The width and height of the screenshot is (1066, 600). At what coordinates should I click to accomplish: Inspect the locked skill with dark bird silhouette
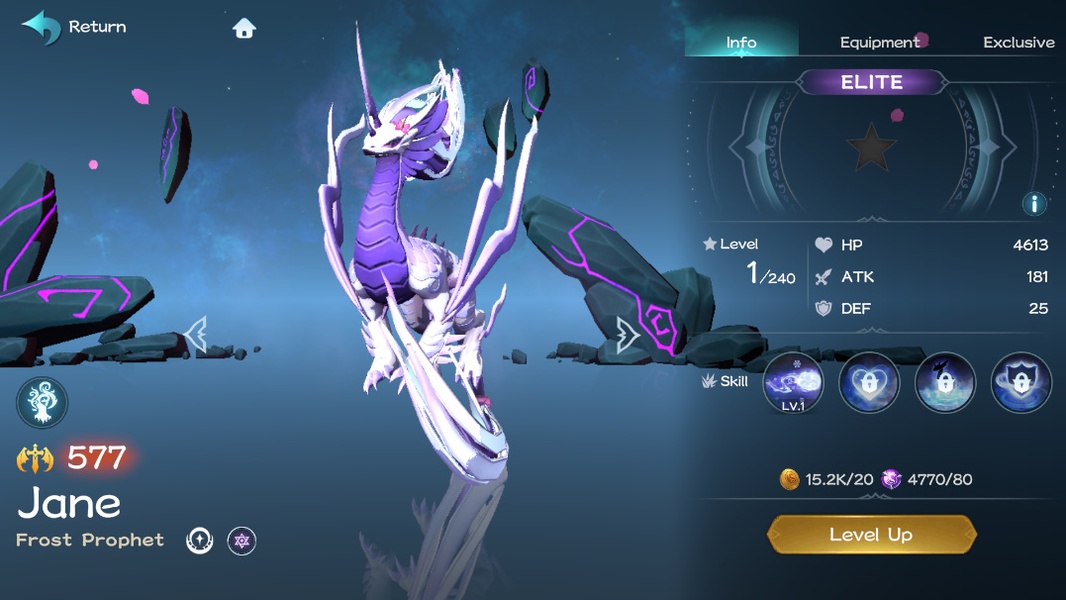(945, 383)
